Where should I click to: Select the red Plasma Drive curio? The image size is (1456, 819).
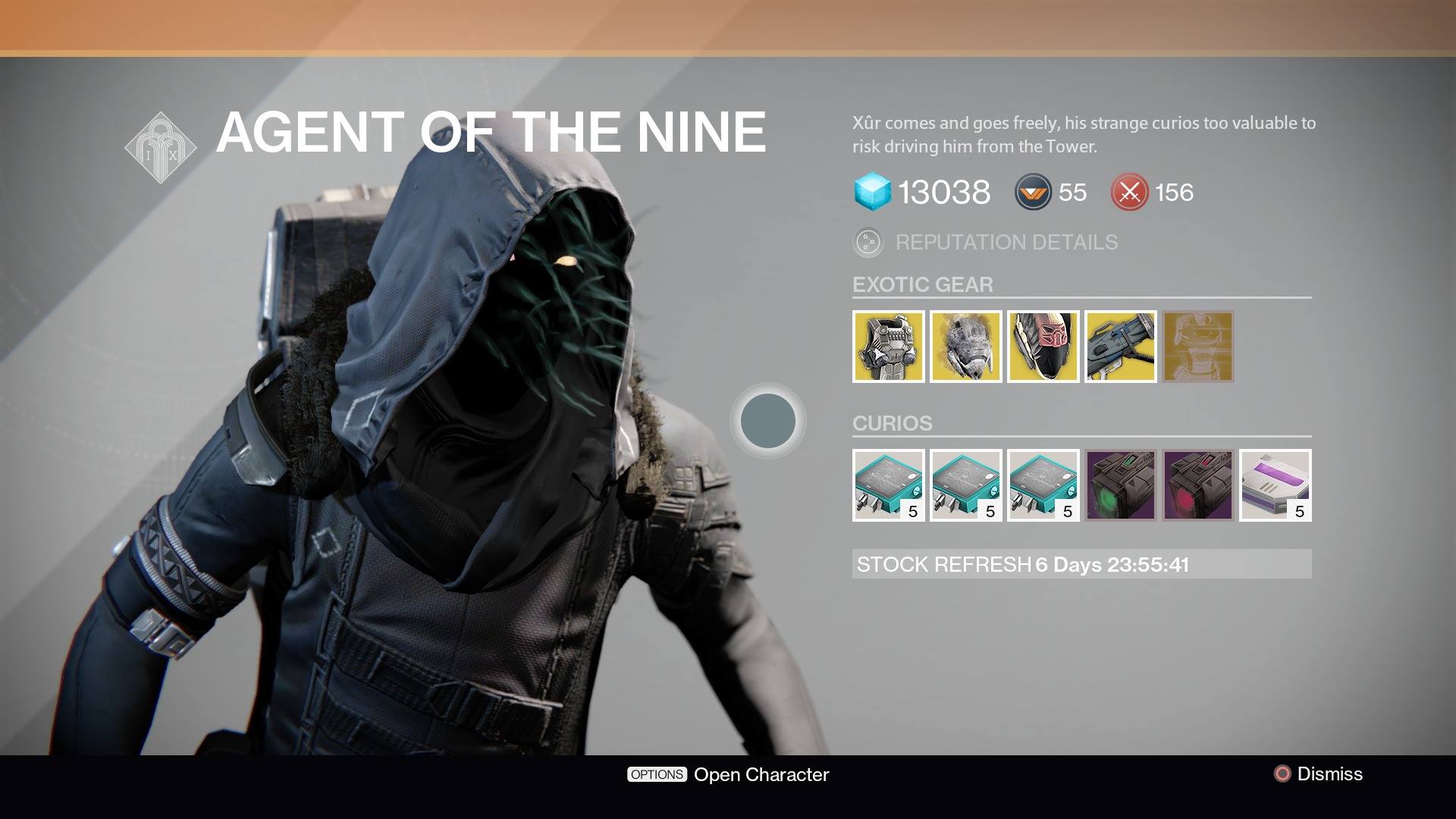[x=1198, y=485]
